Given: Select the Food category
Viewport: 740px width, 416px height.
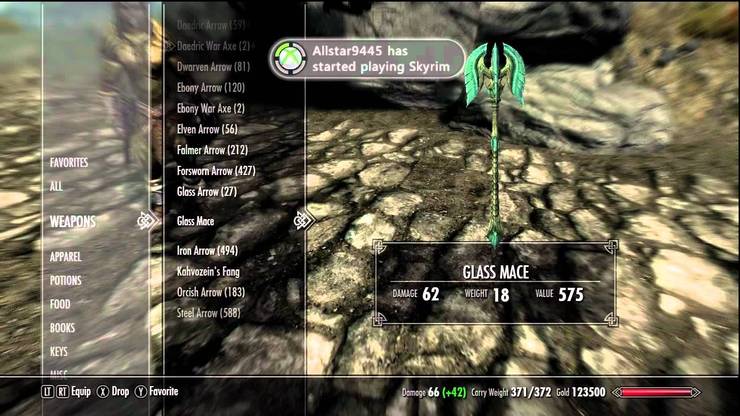Looking at the screenshot, I should click(60, 304).
